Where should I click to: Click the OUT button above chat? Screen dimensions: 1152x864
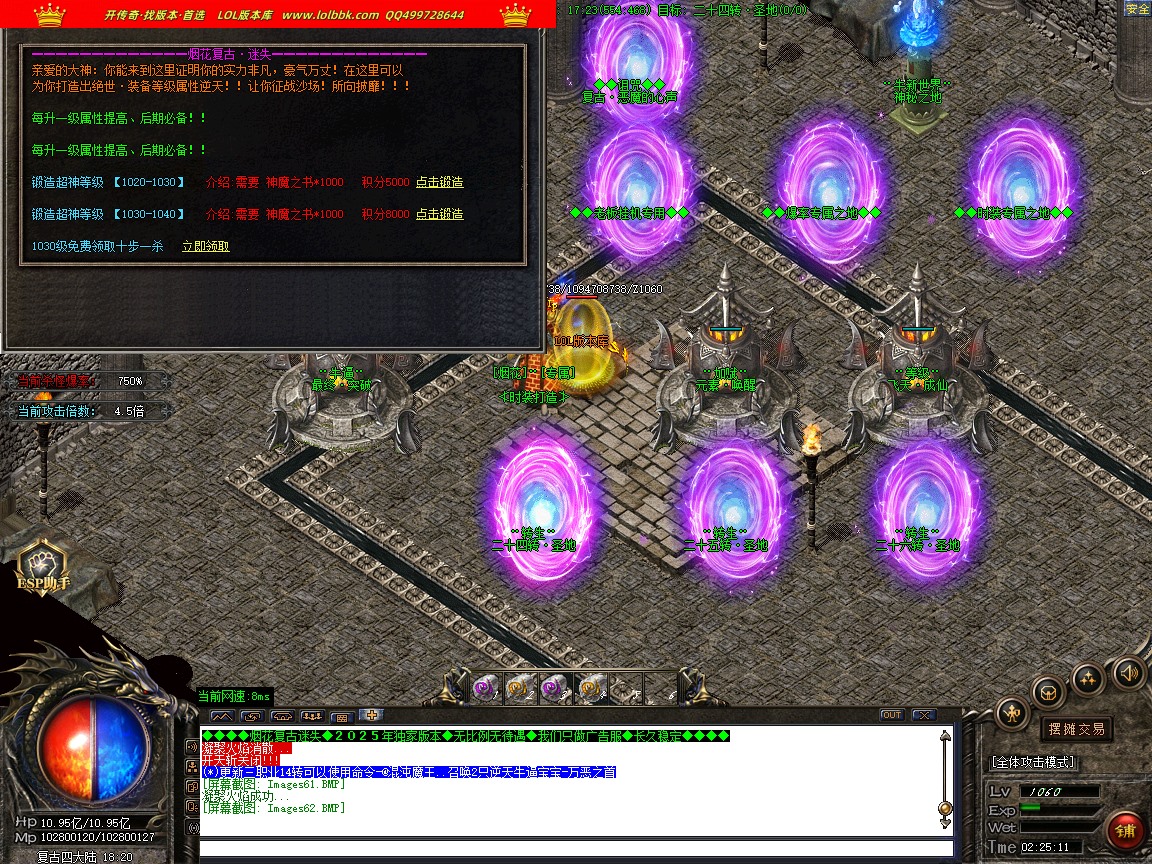[891, 715]
